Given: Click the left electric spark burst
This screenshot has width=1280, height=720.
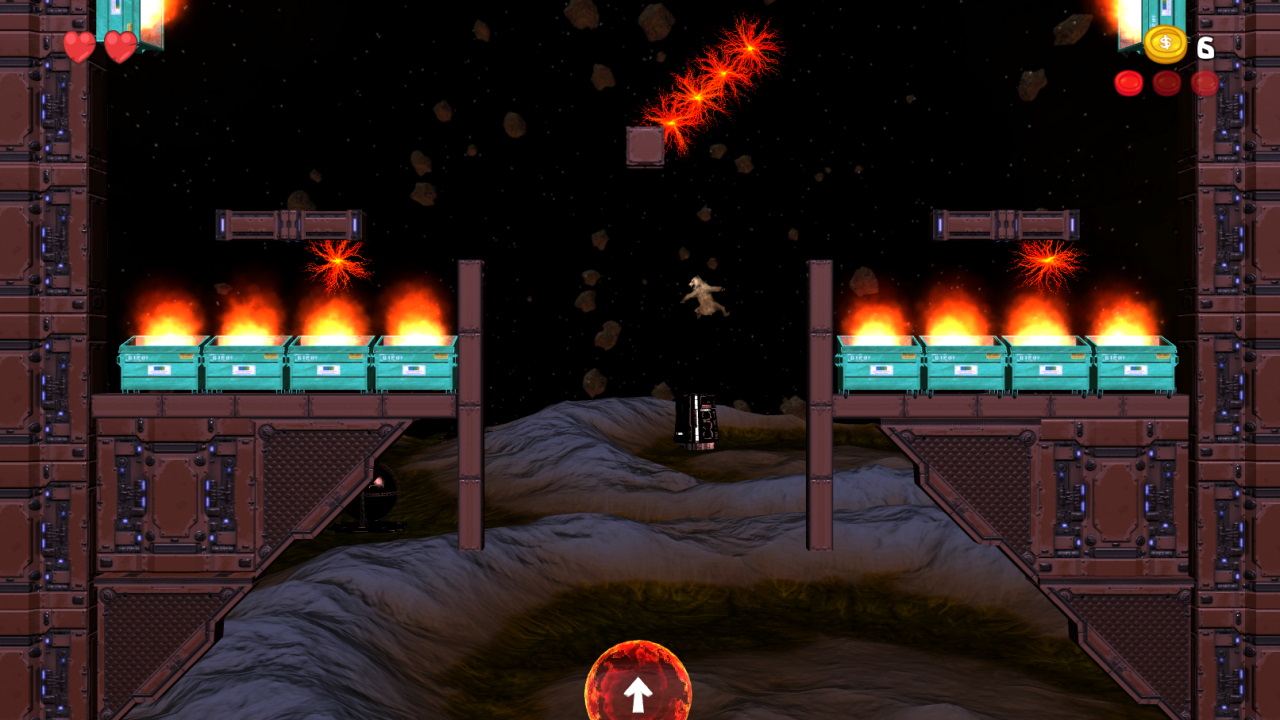Looking at the screenshot, I should pyautogui.click(x=338, y=262).
